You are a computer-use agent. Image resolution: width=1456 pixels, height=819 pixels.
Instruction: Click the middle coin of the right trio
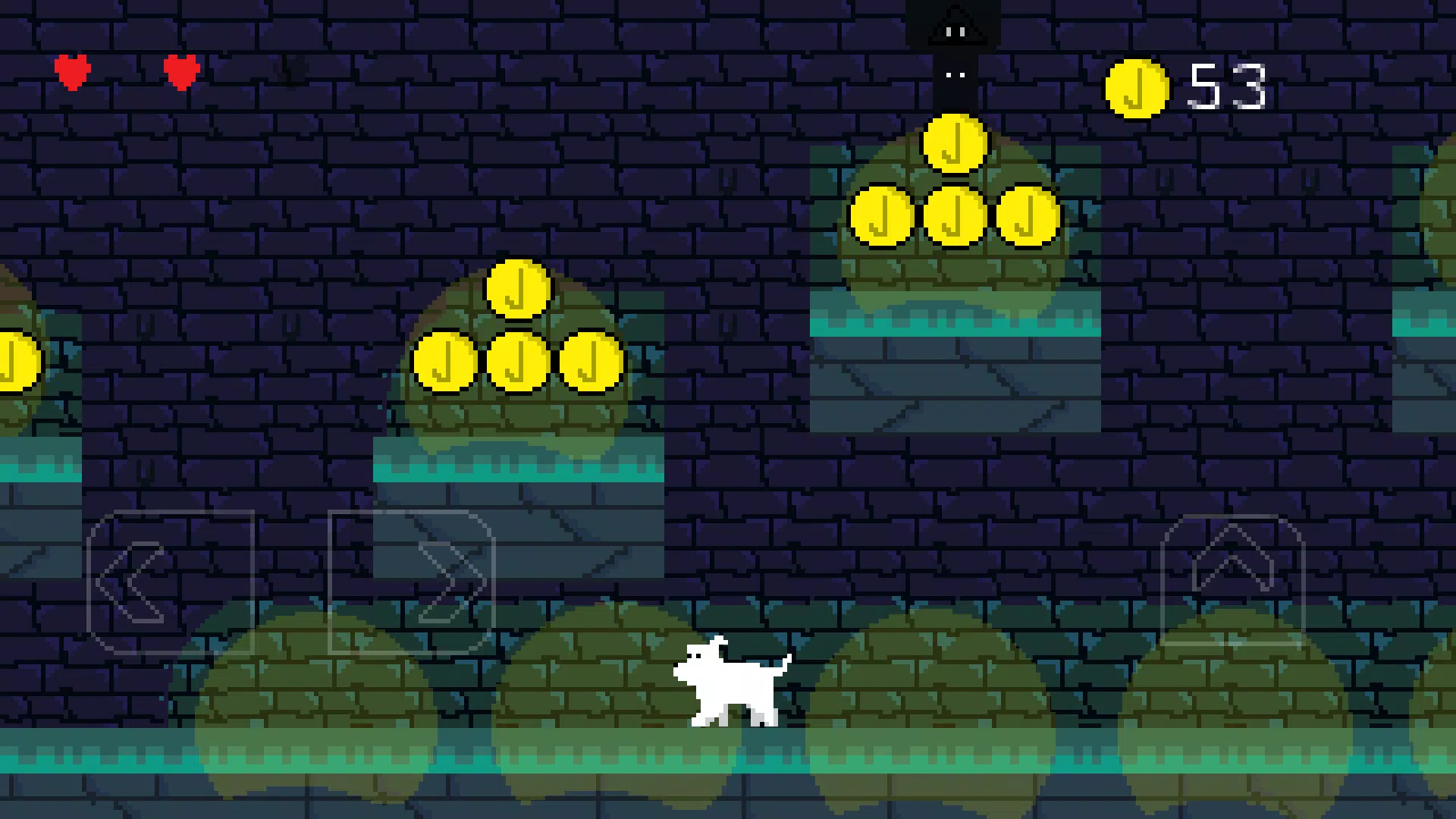954,218
